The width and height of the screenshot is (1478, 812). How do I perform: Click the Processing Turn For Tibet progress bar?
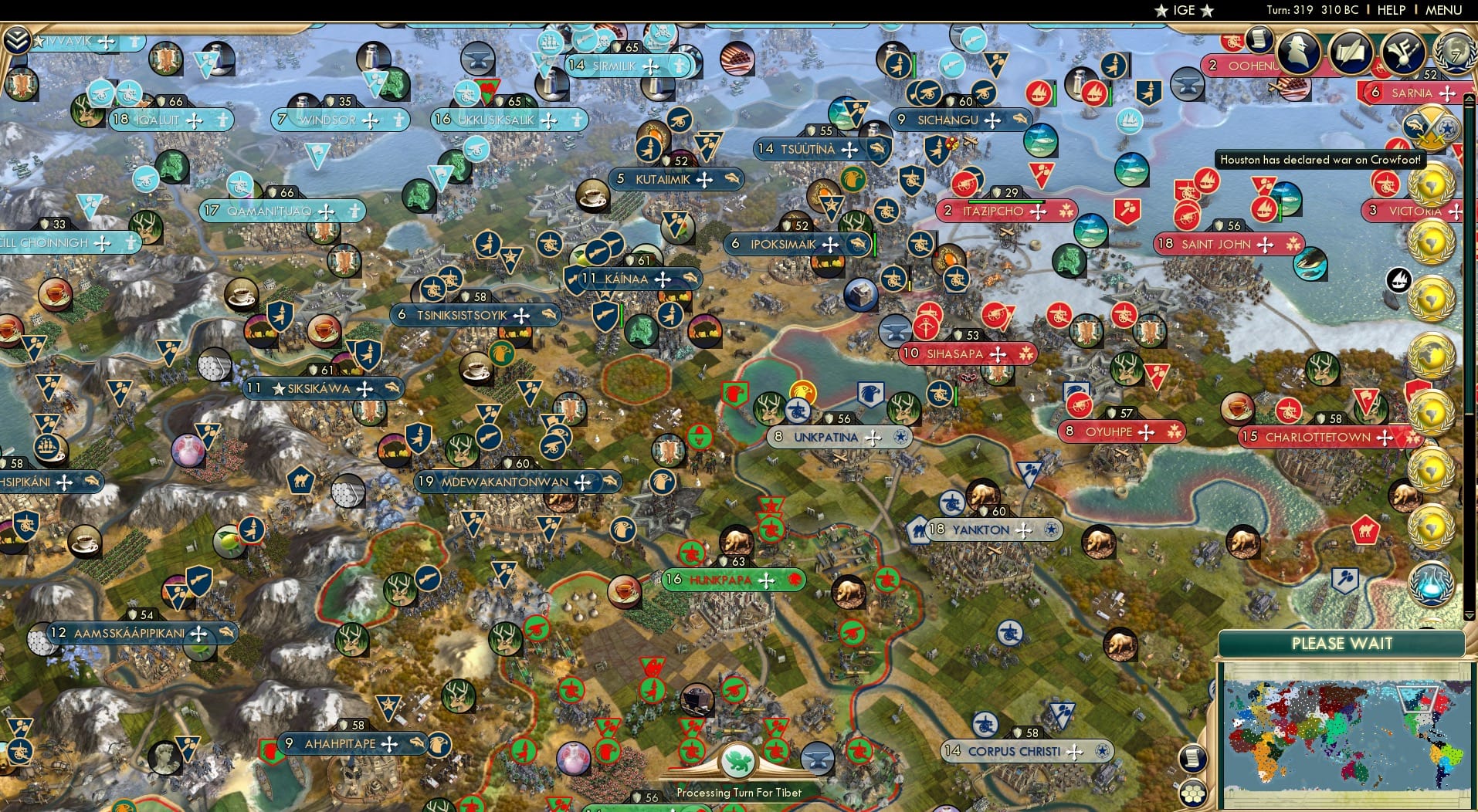(740, 793)
